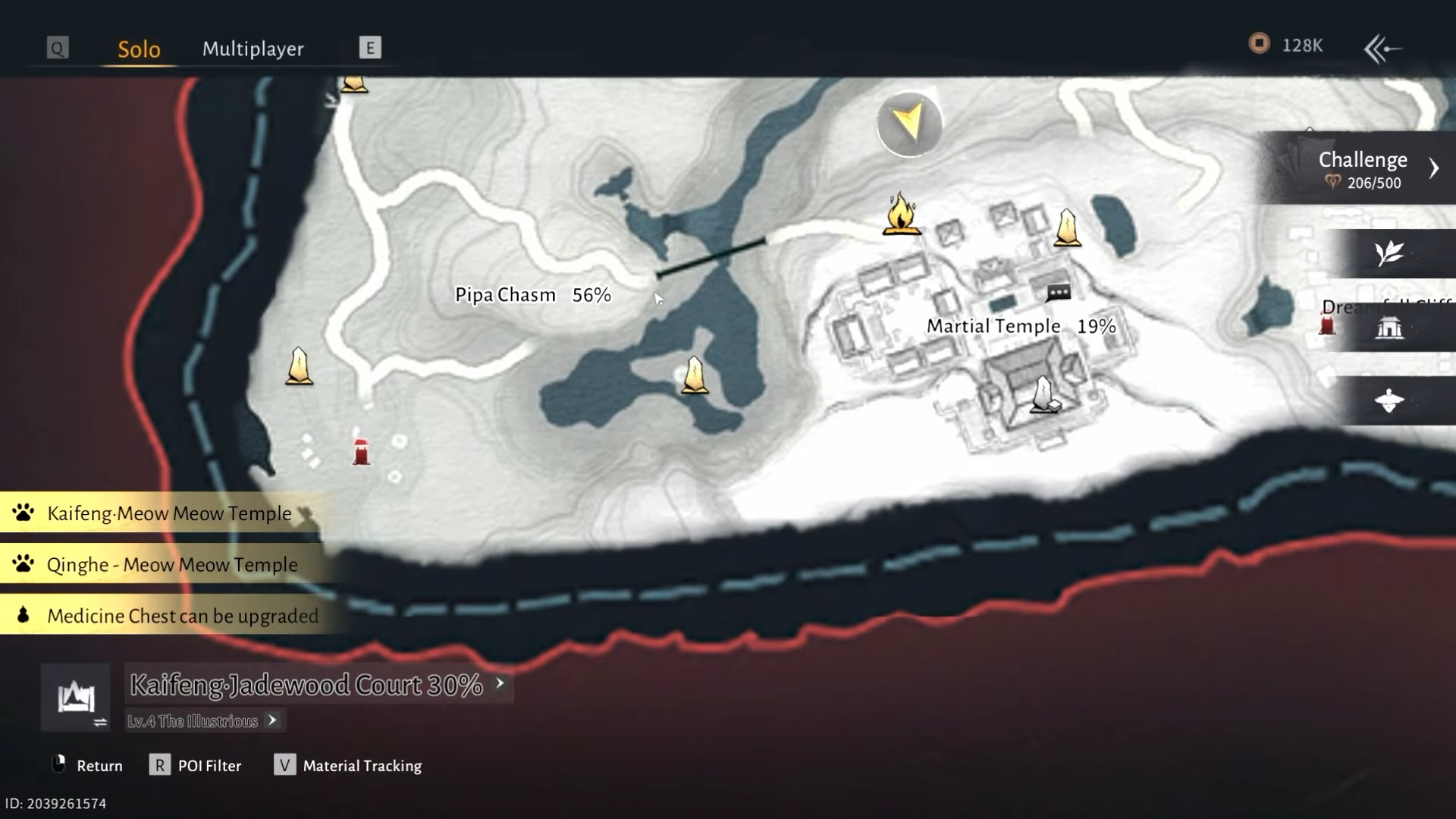
Task: Expand the Challenge panel chevron
Action: click(1435, 168)
